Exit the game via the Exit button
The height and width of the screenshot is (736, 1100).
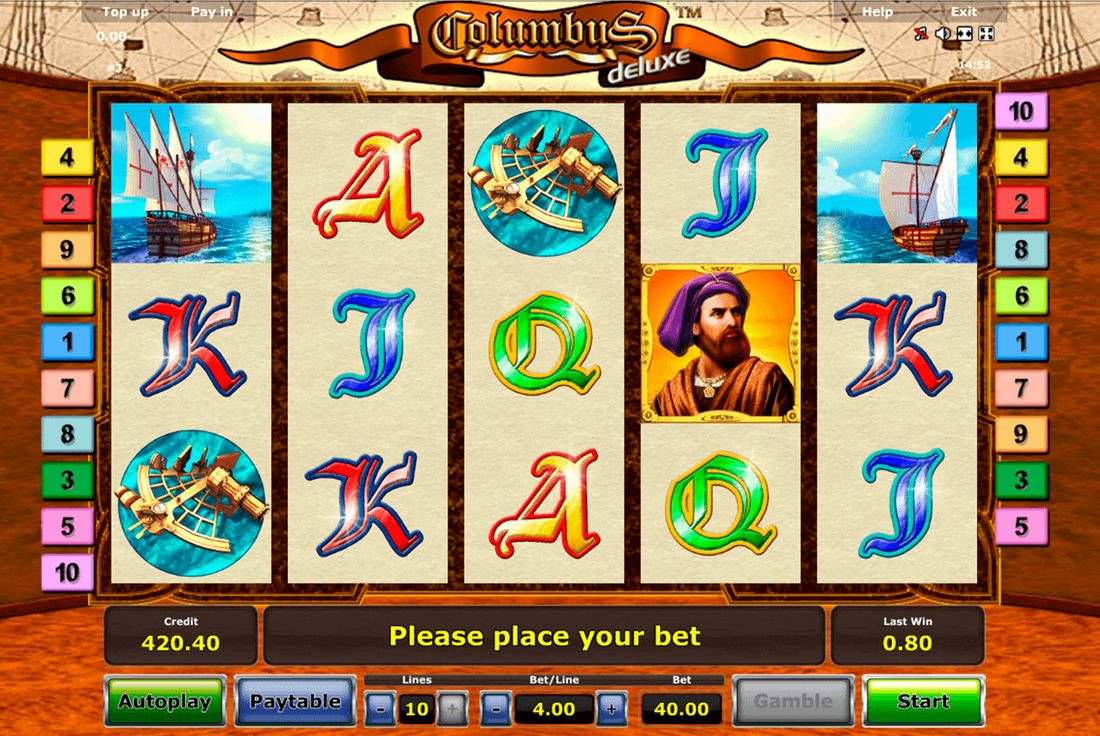(x=964, y=12)
